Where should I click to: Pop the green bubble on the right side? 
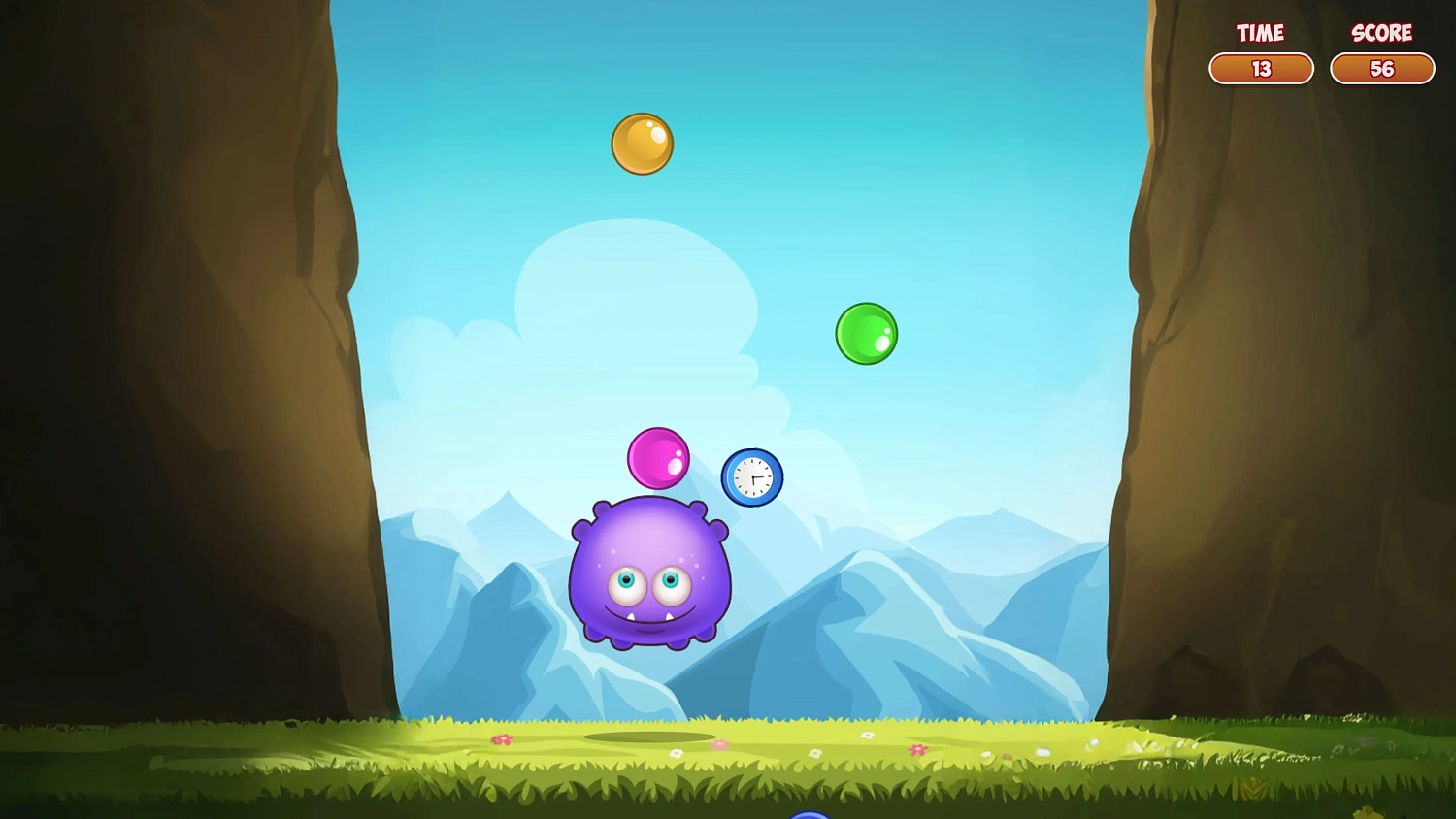point(866,334)
